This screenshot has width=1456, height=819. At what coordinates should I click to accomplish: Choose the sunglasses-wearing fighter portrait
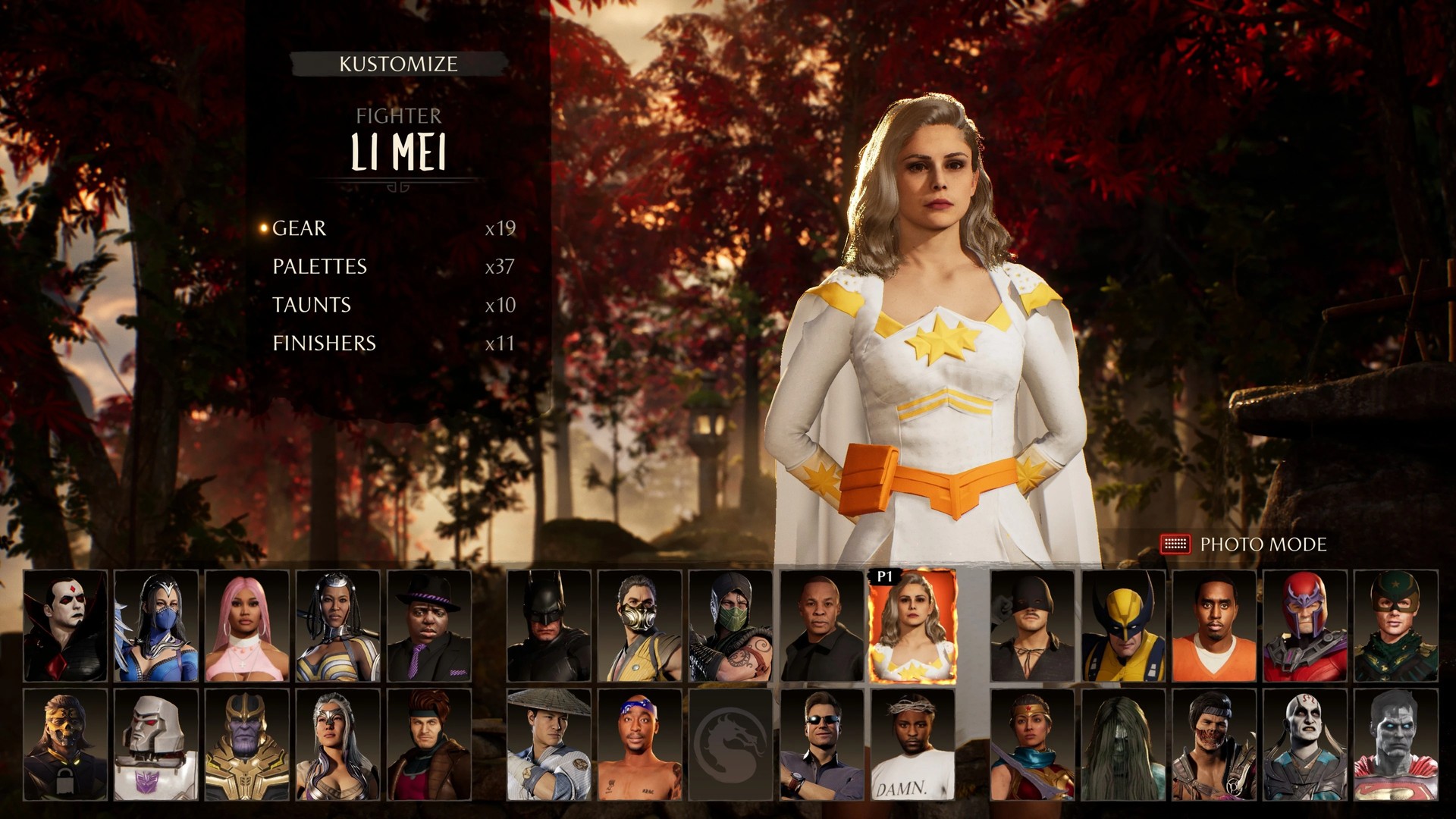[822, 745]
